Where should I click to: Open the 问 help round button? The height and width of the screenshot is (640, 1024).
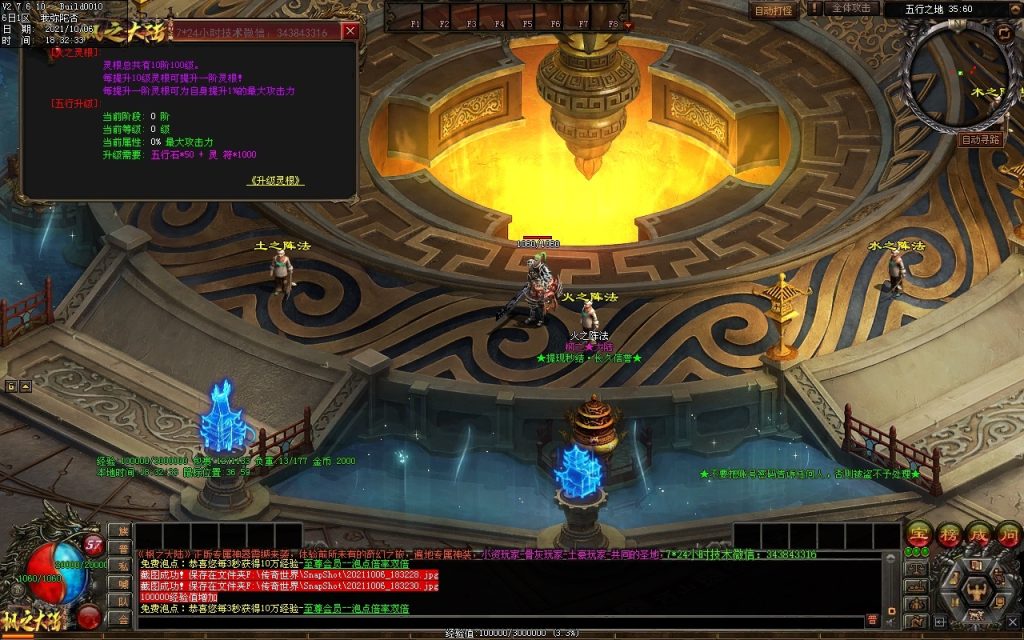click(1006, 536)
